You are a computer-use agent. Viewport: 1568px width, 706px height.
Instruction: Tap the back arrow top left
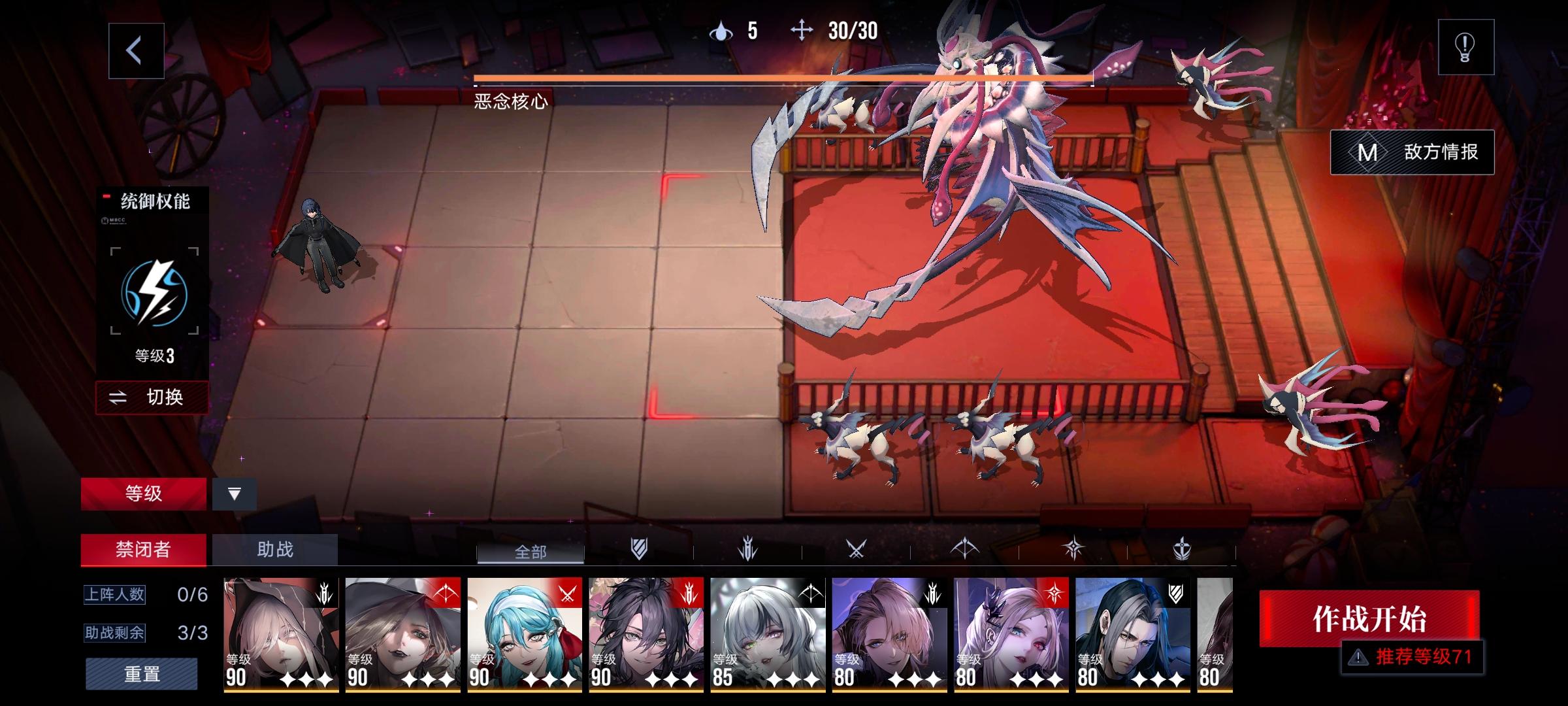point(135,51)
